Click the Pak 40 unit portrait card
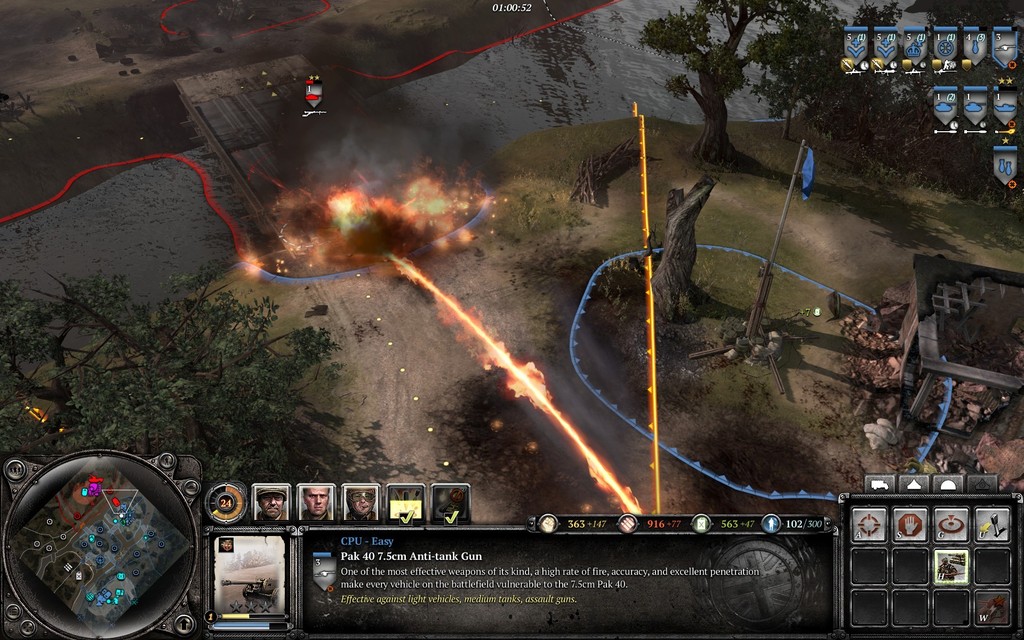Image resolution: width=1024 pixels, height=640 pixels. [x=249, y=573]
